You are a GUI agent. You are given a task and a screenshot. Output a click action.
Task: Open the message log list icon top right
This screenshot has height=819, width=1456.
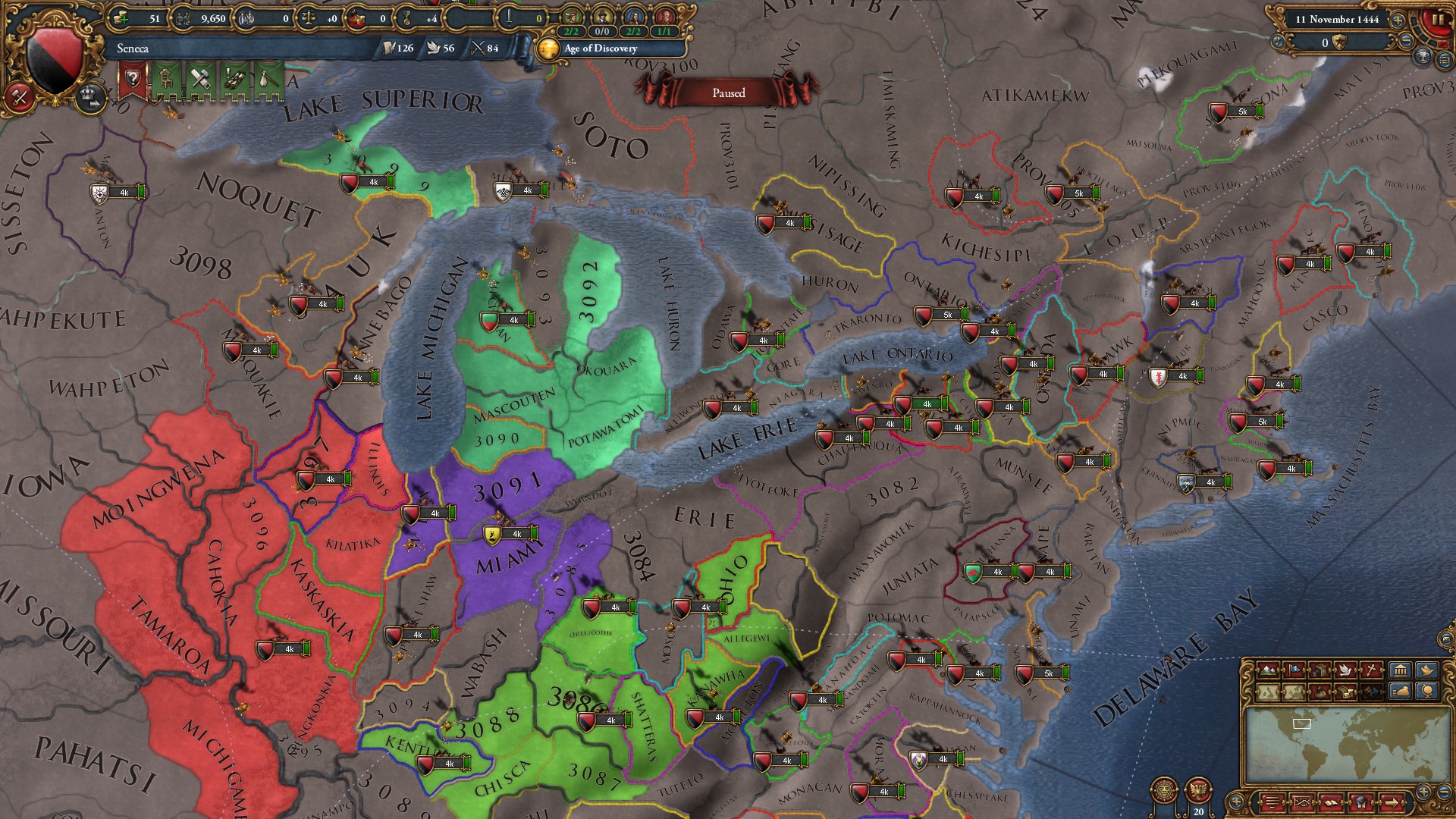[1447, 59]
